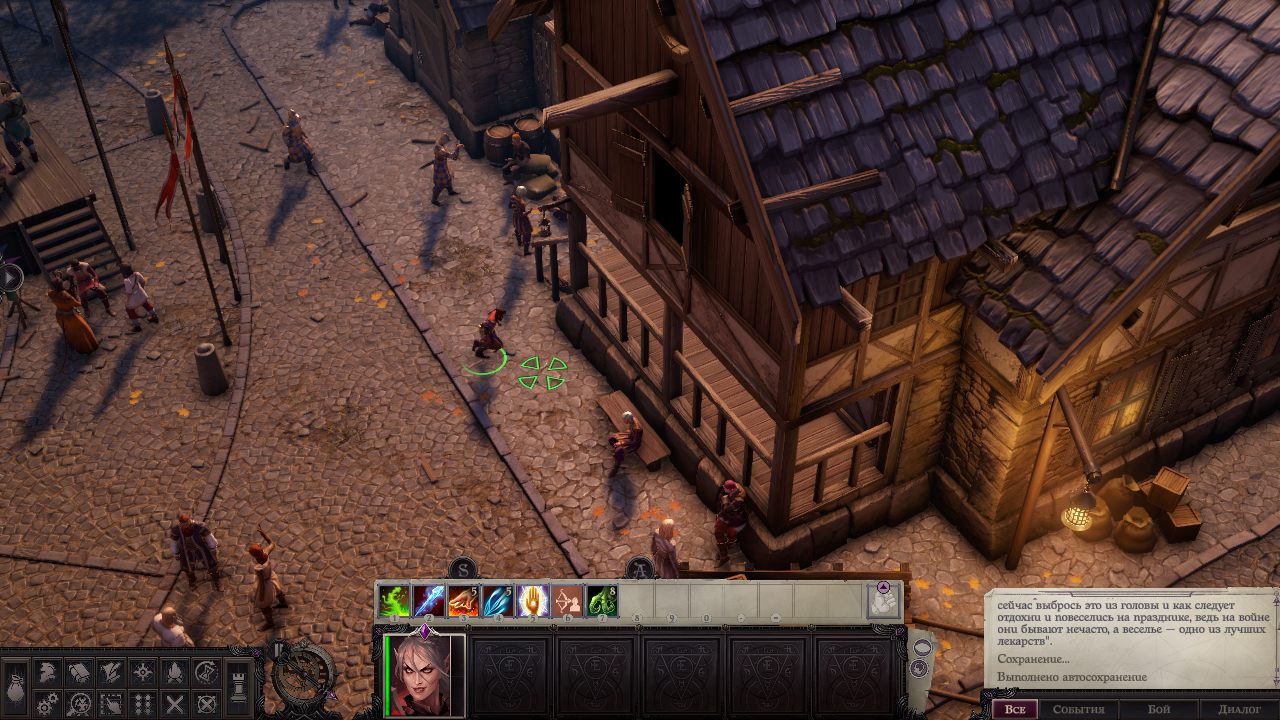The height and width of the screenshot is (720, 1280).
Task: Select the silver-haired character portrait
Action: [424, 676]
